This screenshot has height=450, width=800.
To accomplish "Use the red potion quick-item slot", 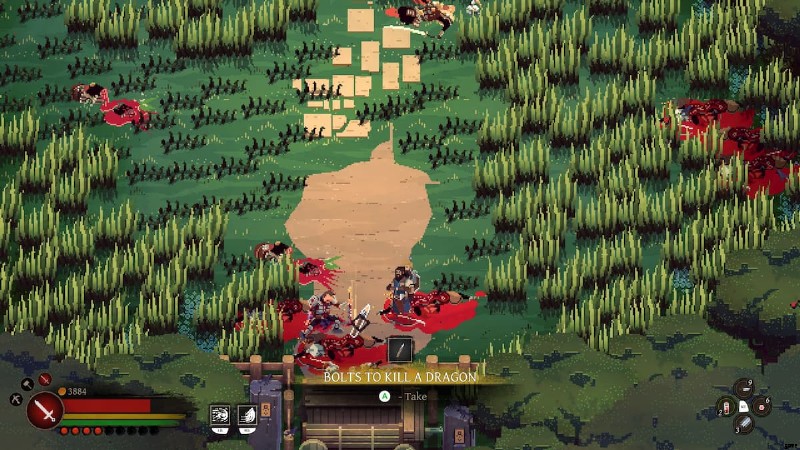I will 726,406.
